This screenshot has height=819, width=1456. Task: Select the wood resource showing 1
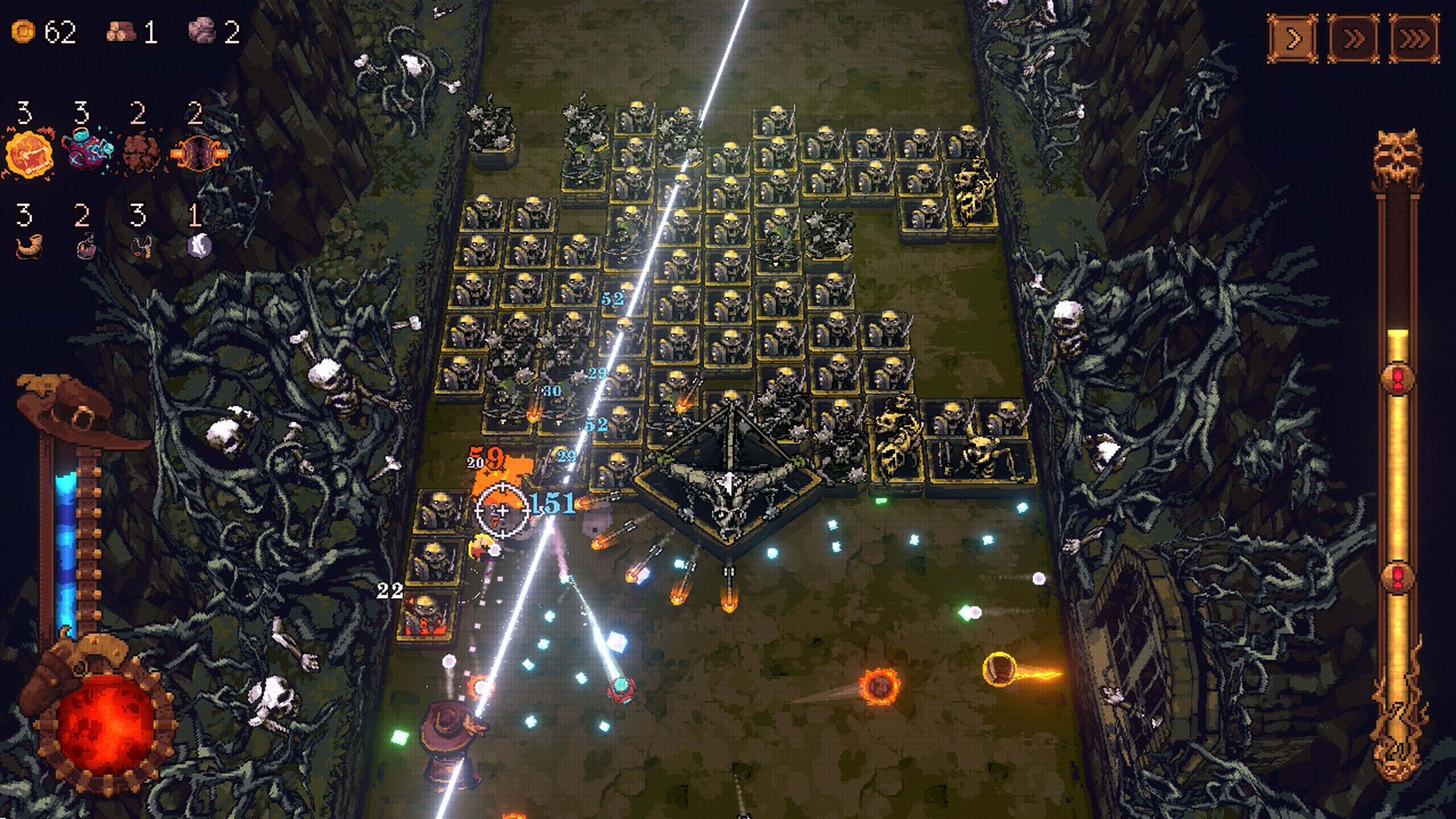coord(121,31)
